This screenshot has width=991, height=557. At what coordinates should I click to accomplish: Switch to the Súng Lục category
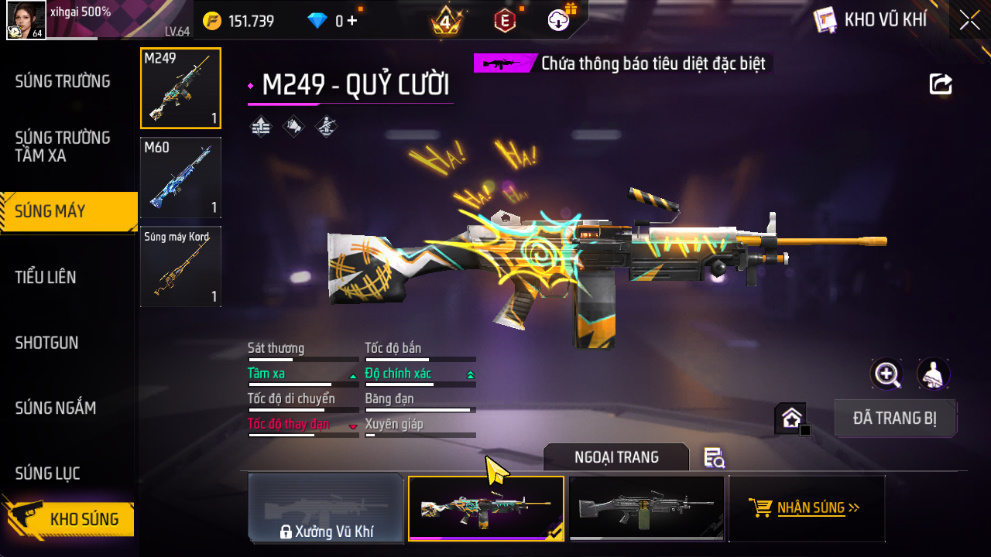coord(48,473)
